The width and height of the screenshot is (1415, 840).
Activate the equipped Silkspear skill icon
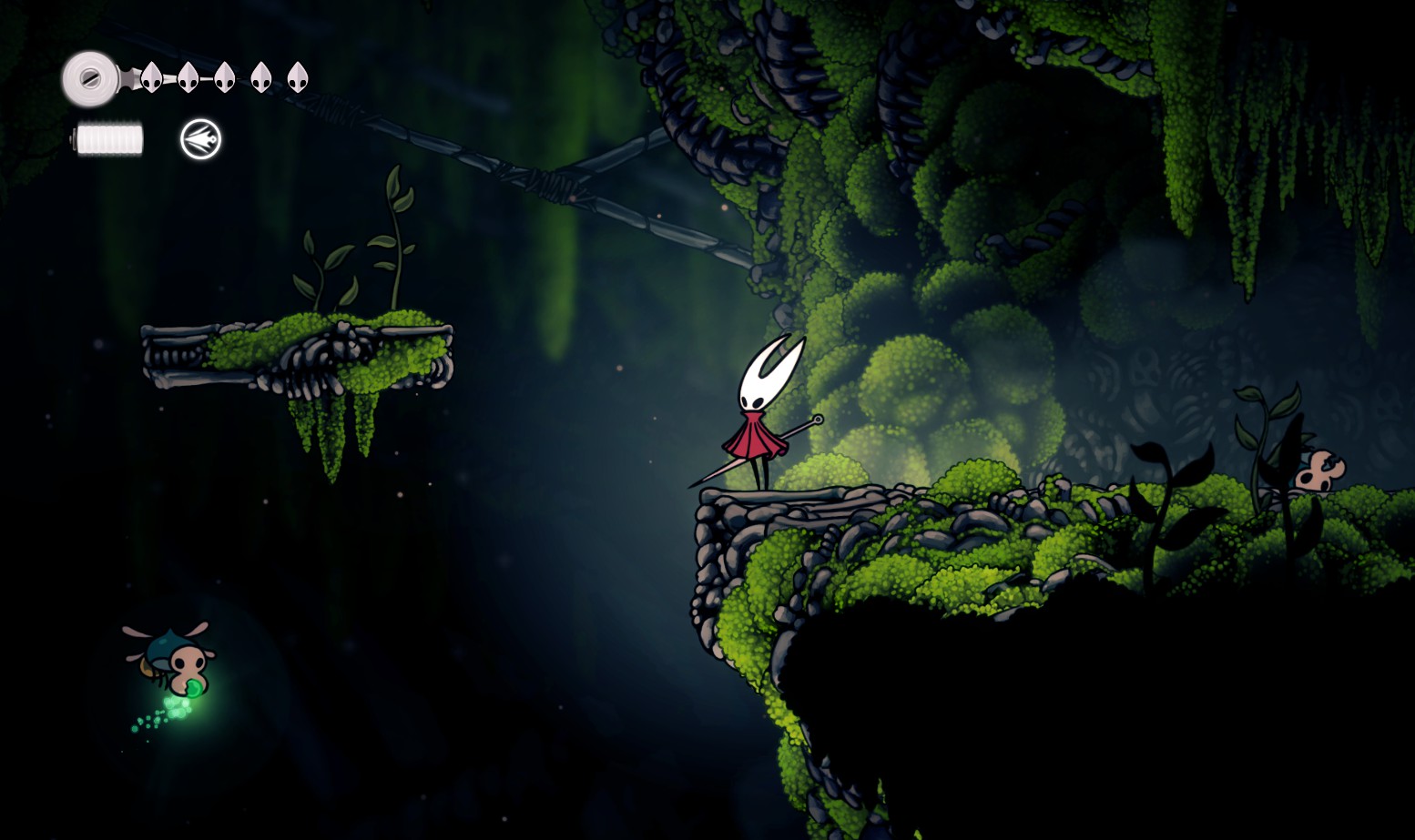[200, 139]
